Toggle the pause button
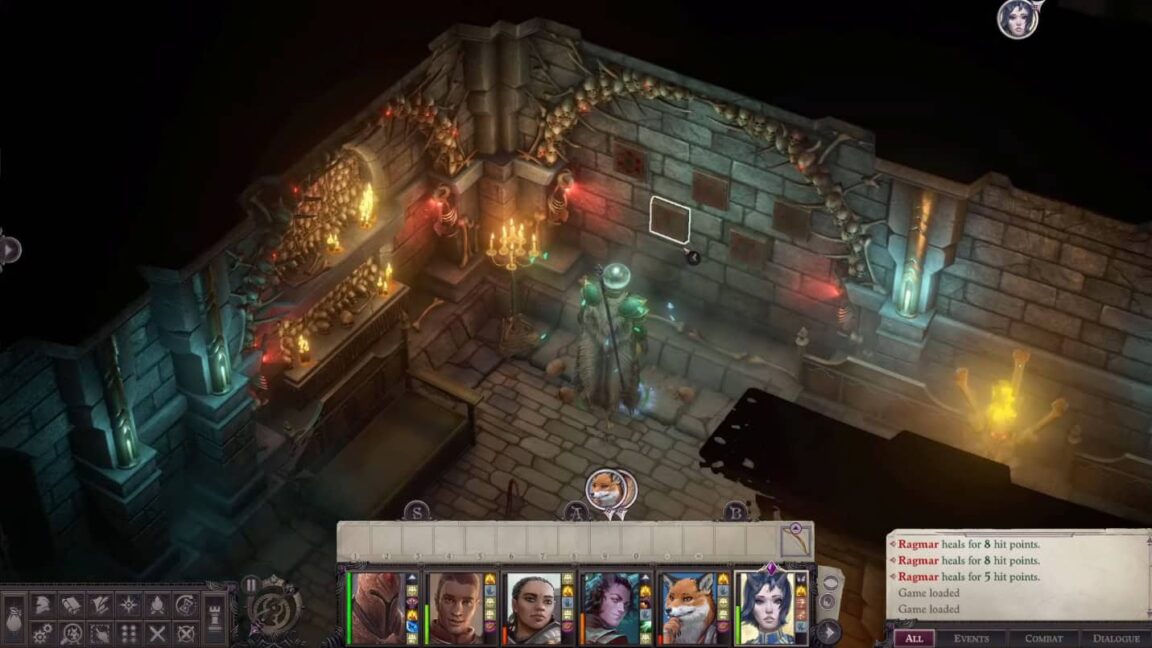Screen dimensions: 1152x648 click(x=252, y=584)
